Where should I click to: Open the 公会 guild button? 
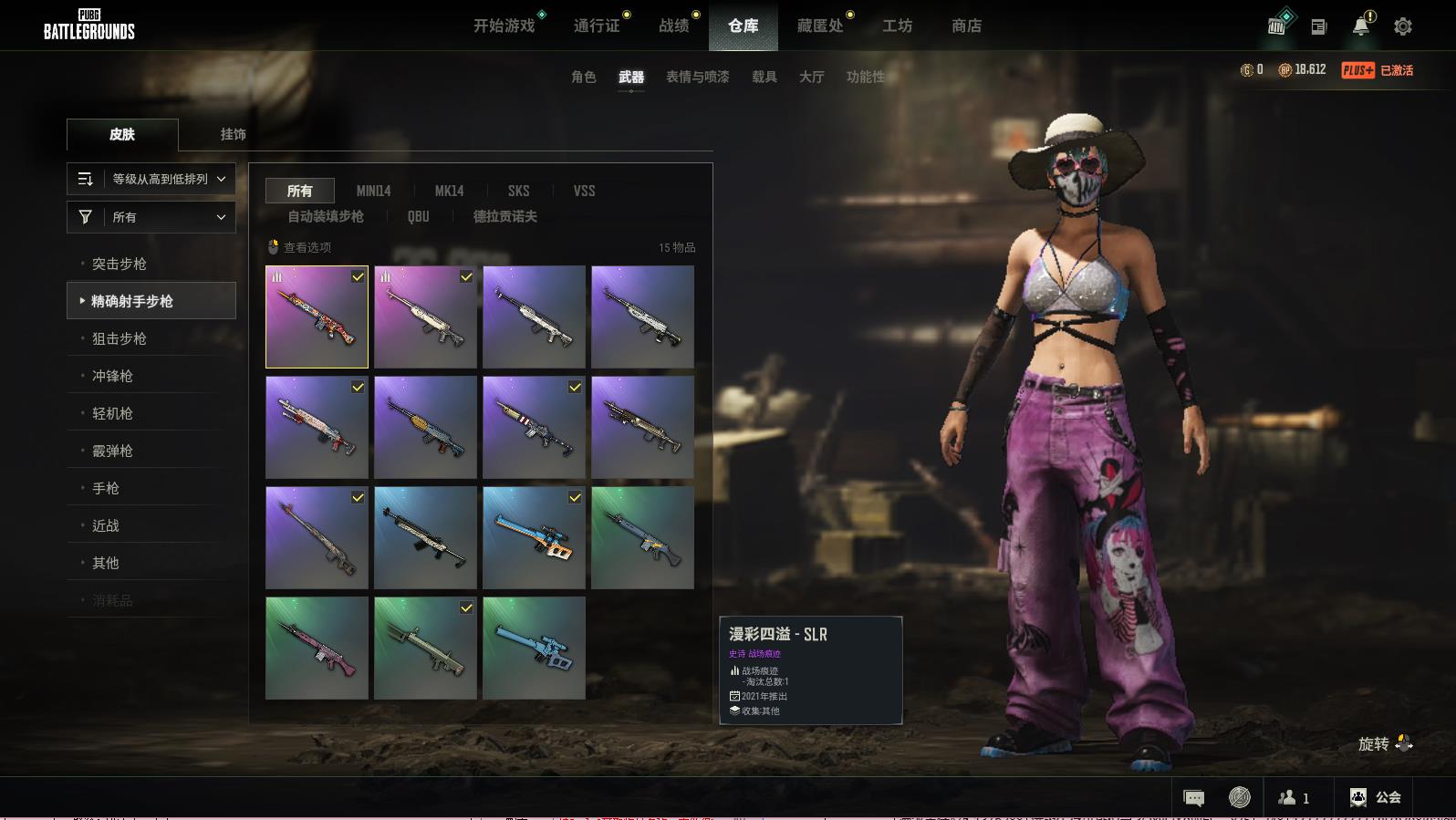[1376, 797]
